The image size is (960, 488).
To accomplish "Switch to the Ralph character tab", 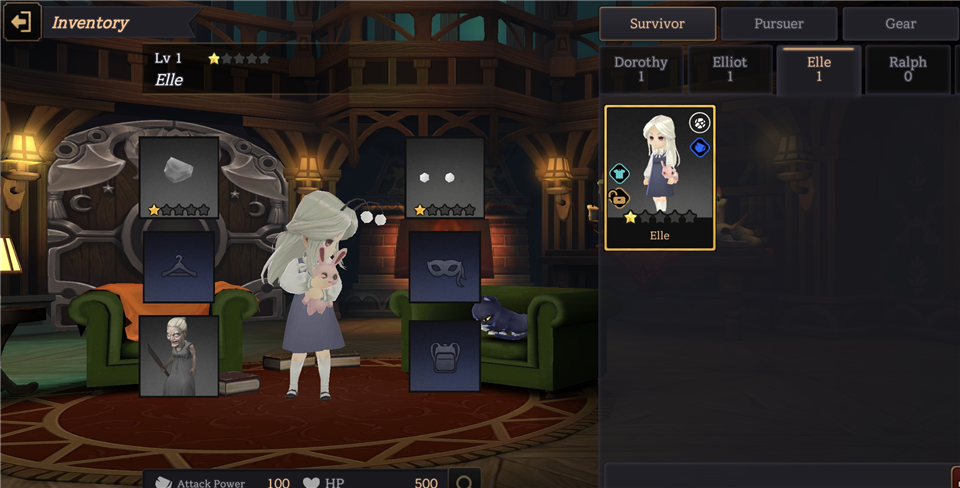I will pos(907,69).
